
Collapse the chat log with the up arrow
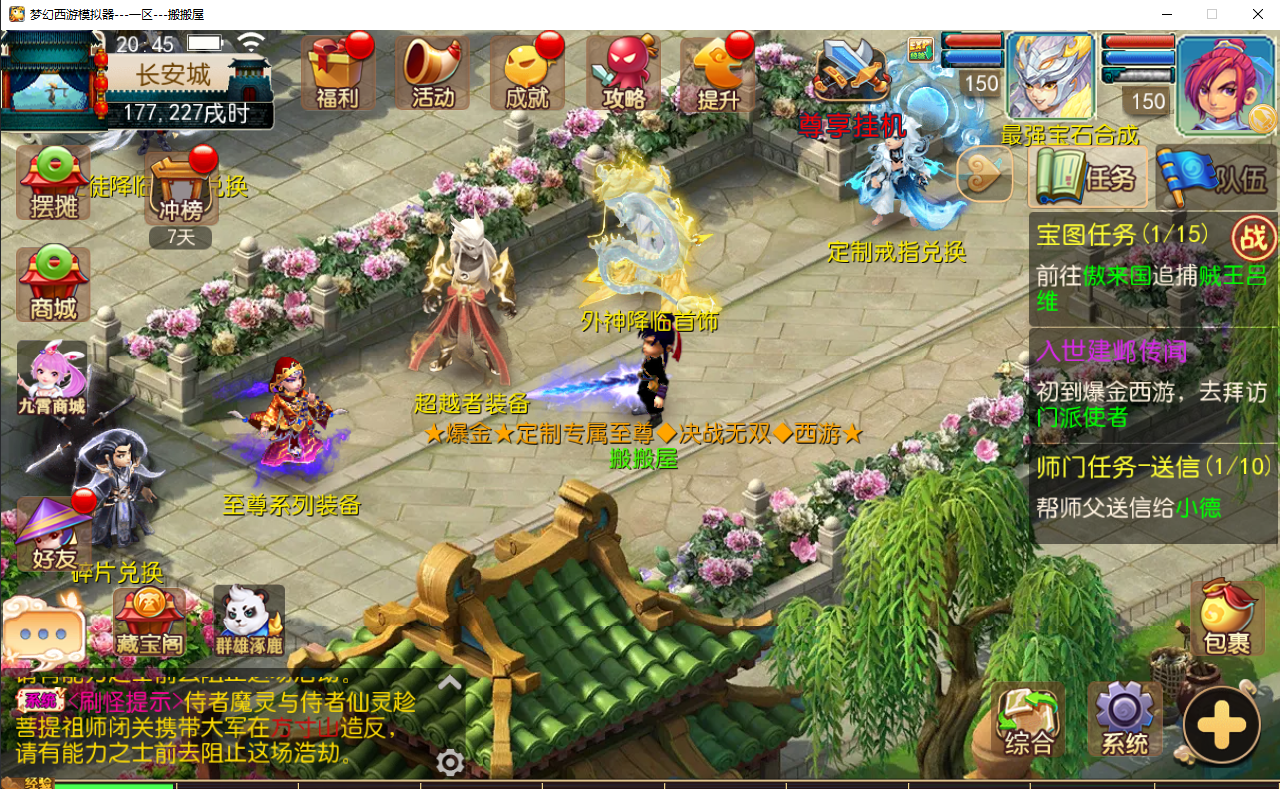pyautogui.click(x=449, y=682)
